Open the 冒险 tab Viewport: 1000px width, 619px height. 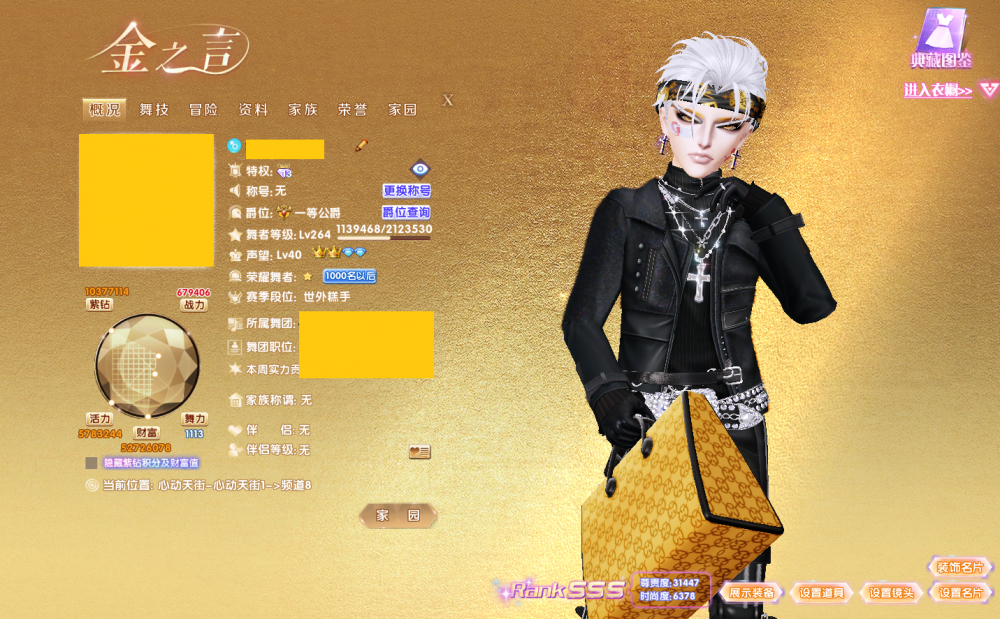click(x=203, y=110)
